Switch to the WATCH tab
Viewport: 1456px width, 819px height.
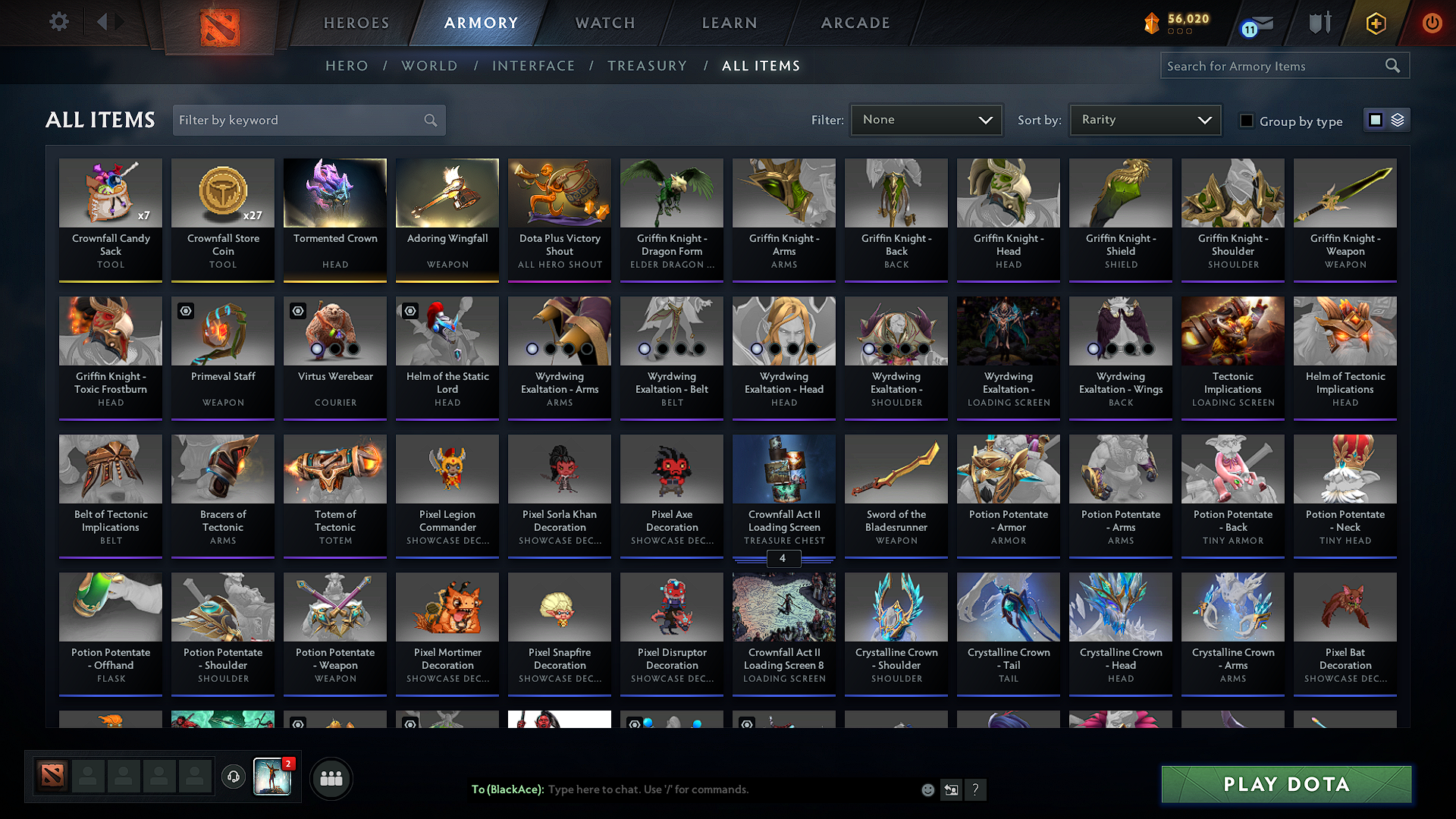[x=604, y=23]
